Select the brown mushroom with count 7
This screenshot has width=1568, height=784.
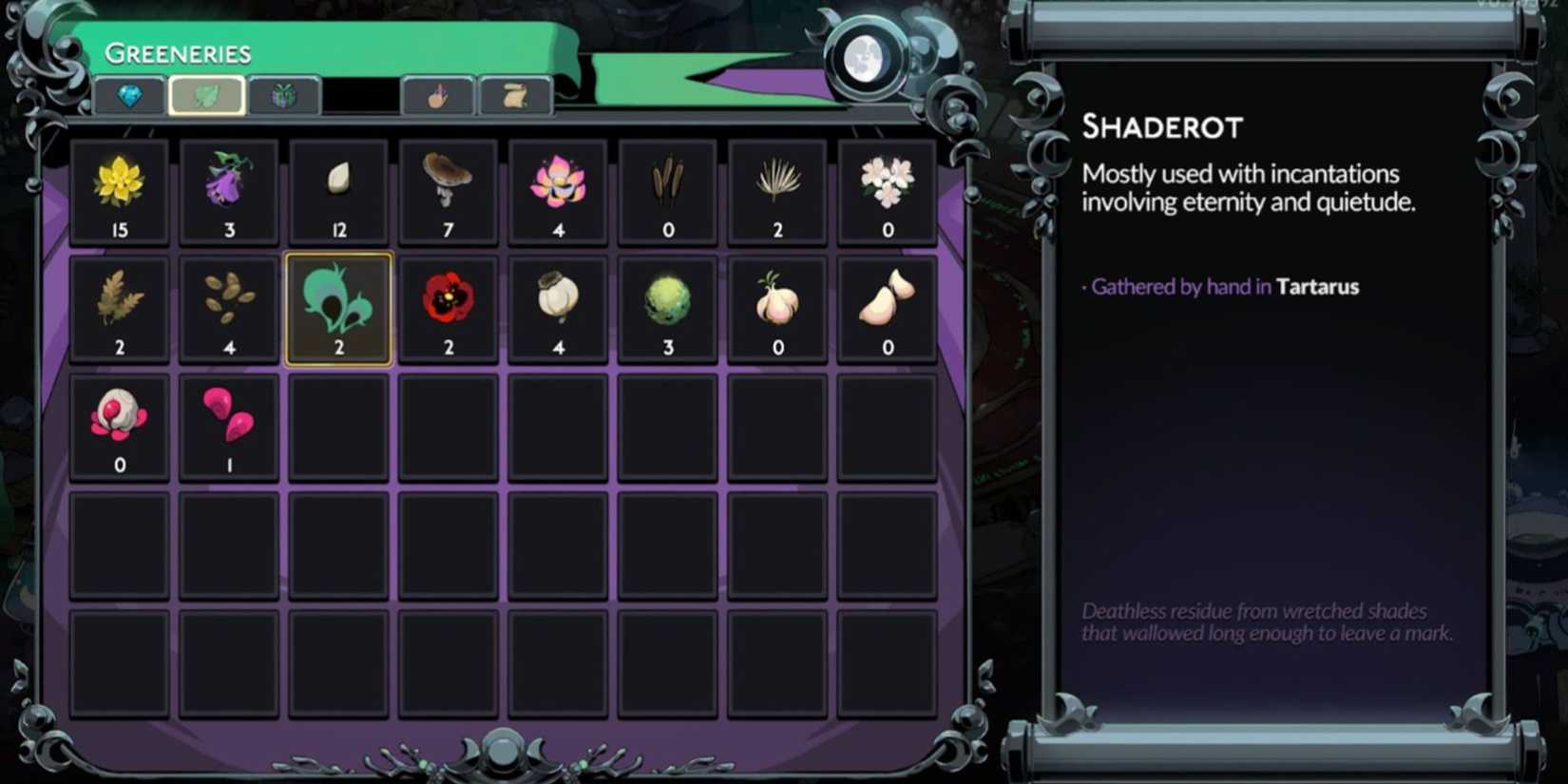click(x=448, y=190)
